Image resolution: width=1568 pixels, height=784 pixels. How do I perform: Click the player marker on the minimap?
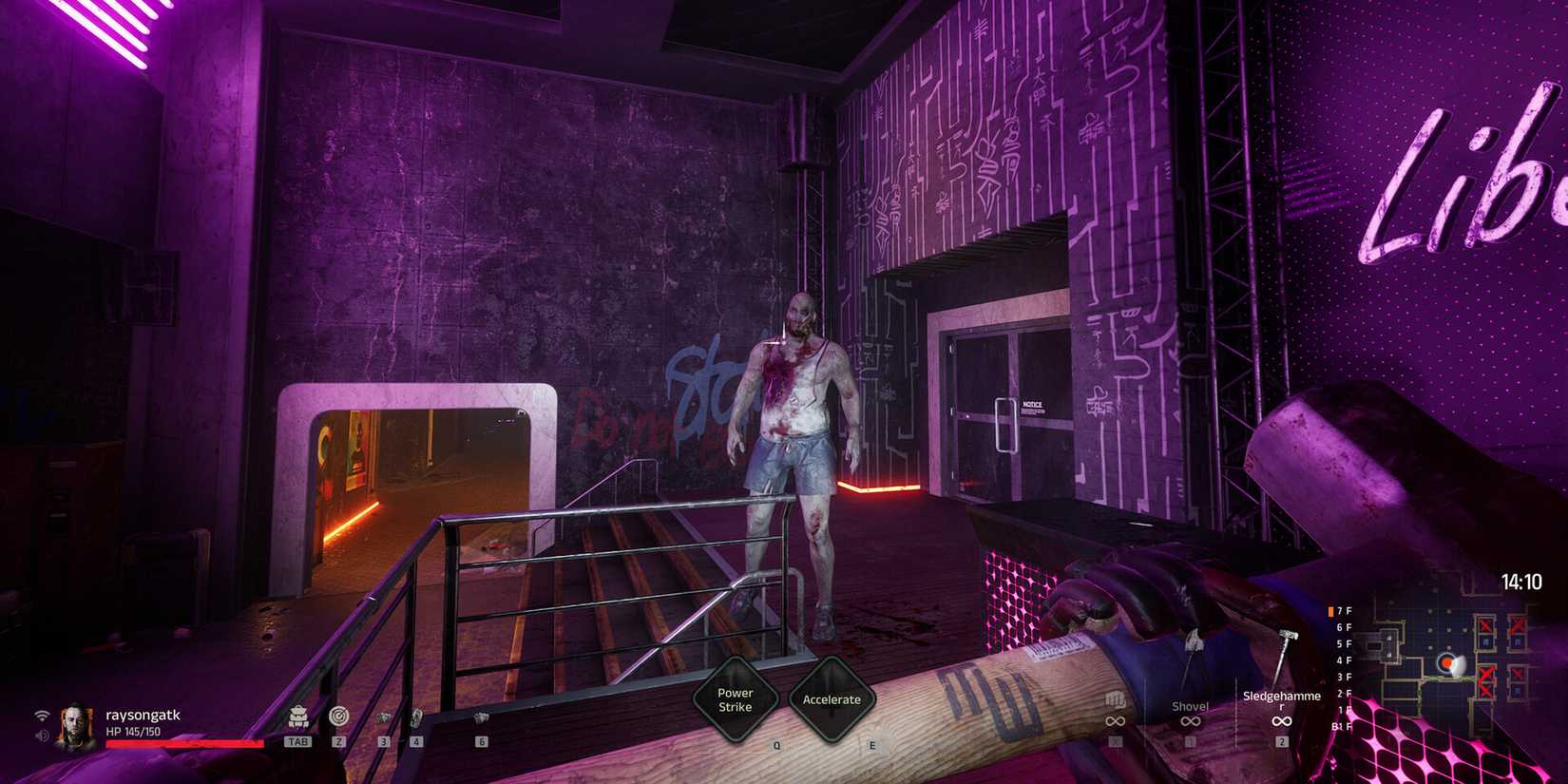pos(1446,662)
